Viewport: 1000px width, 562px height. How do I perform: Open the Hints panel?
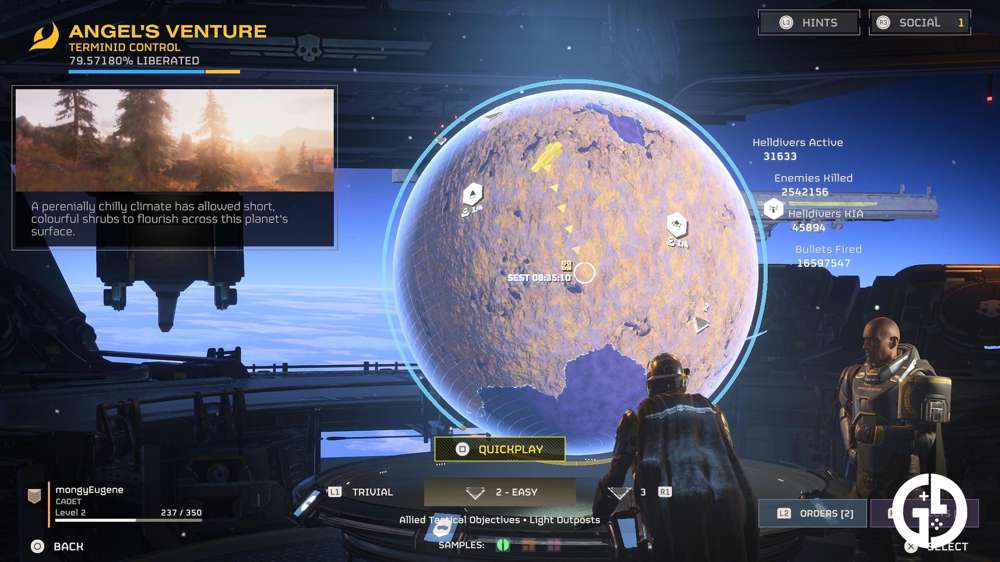pyautogui.click(x=810, y=23)
